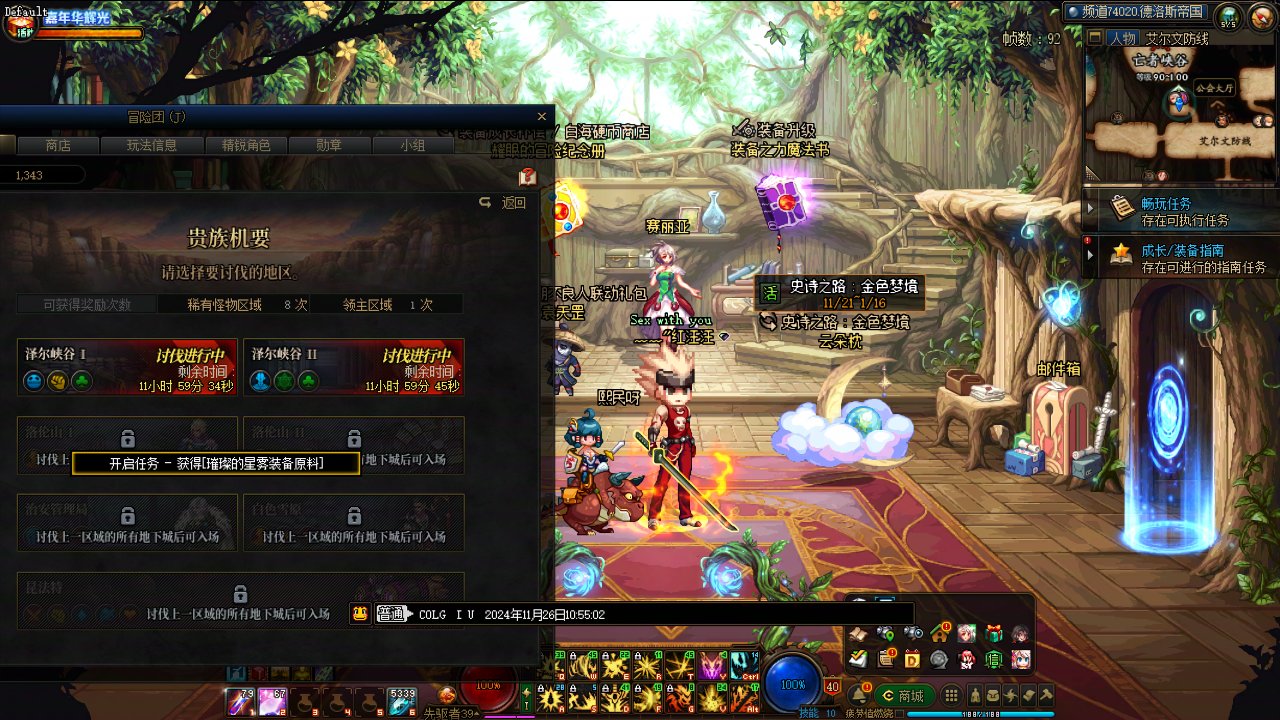
Task: Close the 冒险团 adventure group window
Action: [x=542, y=117]
